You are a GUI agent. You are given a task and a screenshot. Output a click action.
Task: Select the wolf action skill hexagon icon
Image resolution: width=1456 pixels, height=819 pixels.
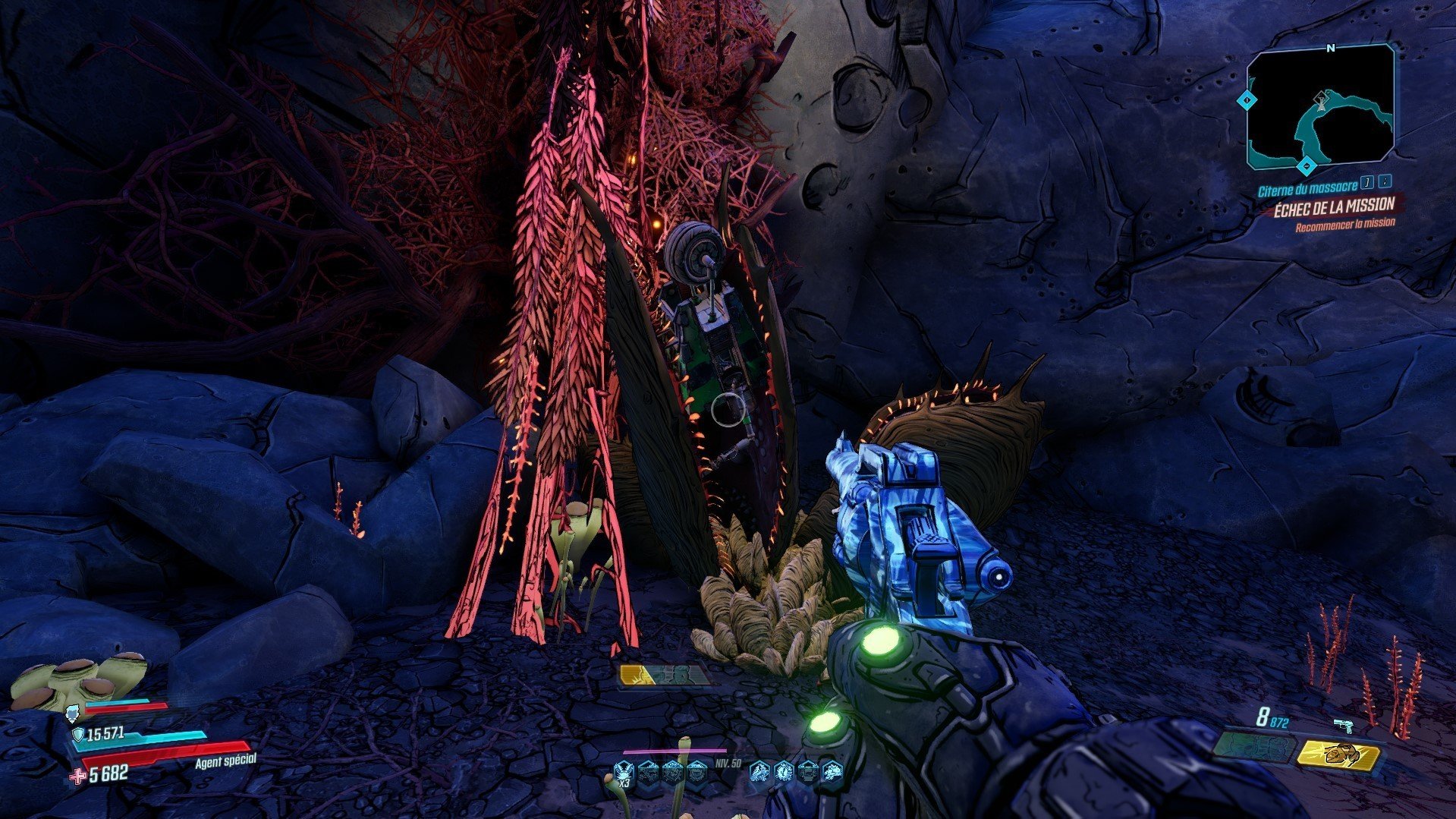click(x=759, y=772)
